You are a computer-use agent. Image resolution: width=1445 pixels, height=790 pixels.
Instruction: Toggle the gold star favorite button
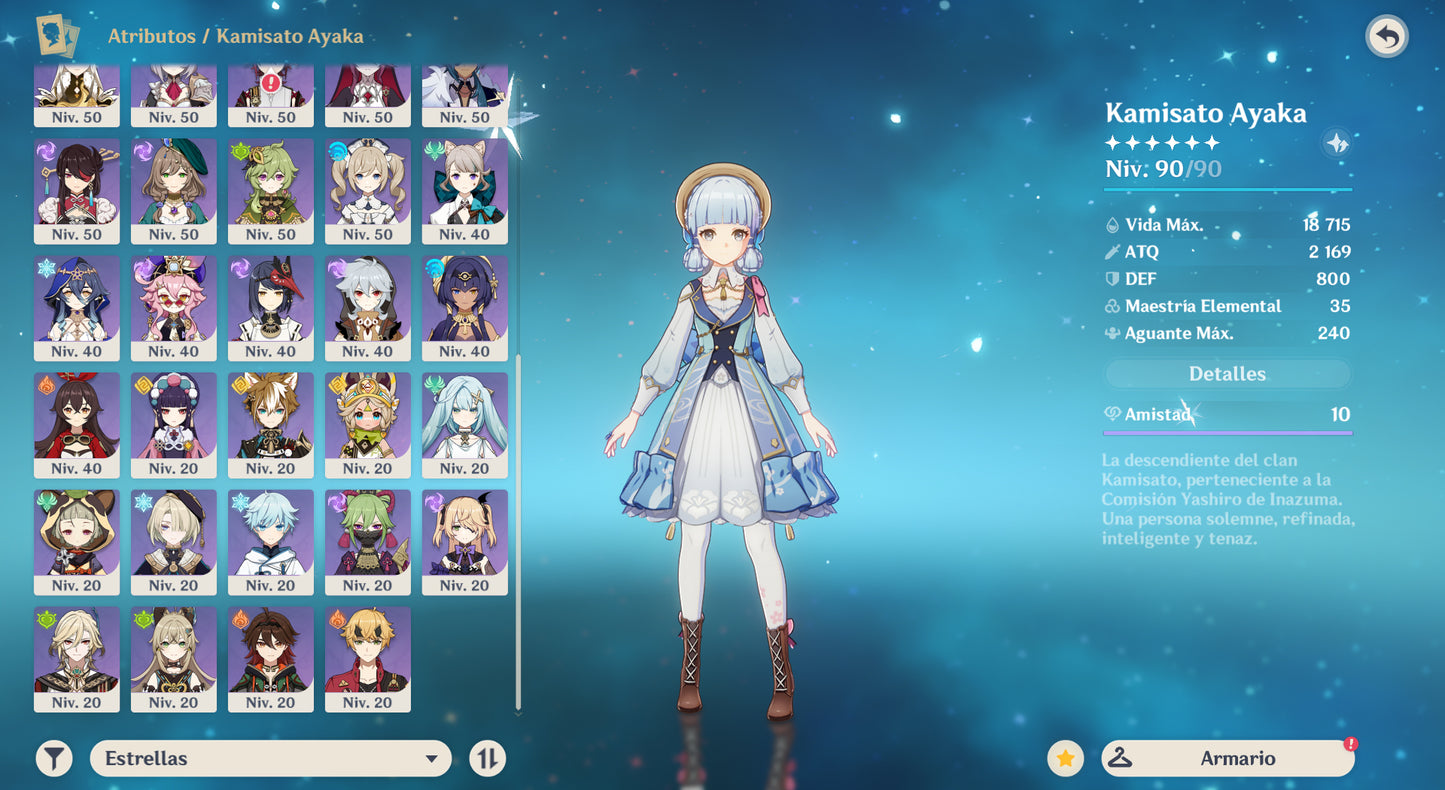coord(1066,759)
